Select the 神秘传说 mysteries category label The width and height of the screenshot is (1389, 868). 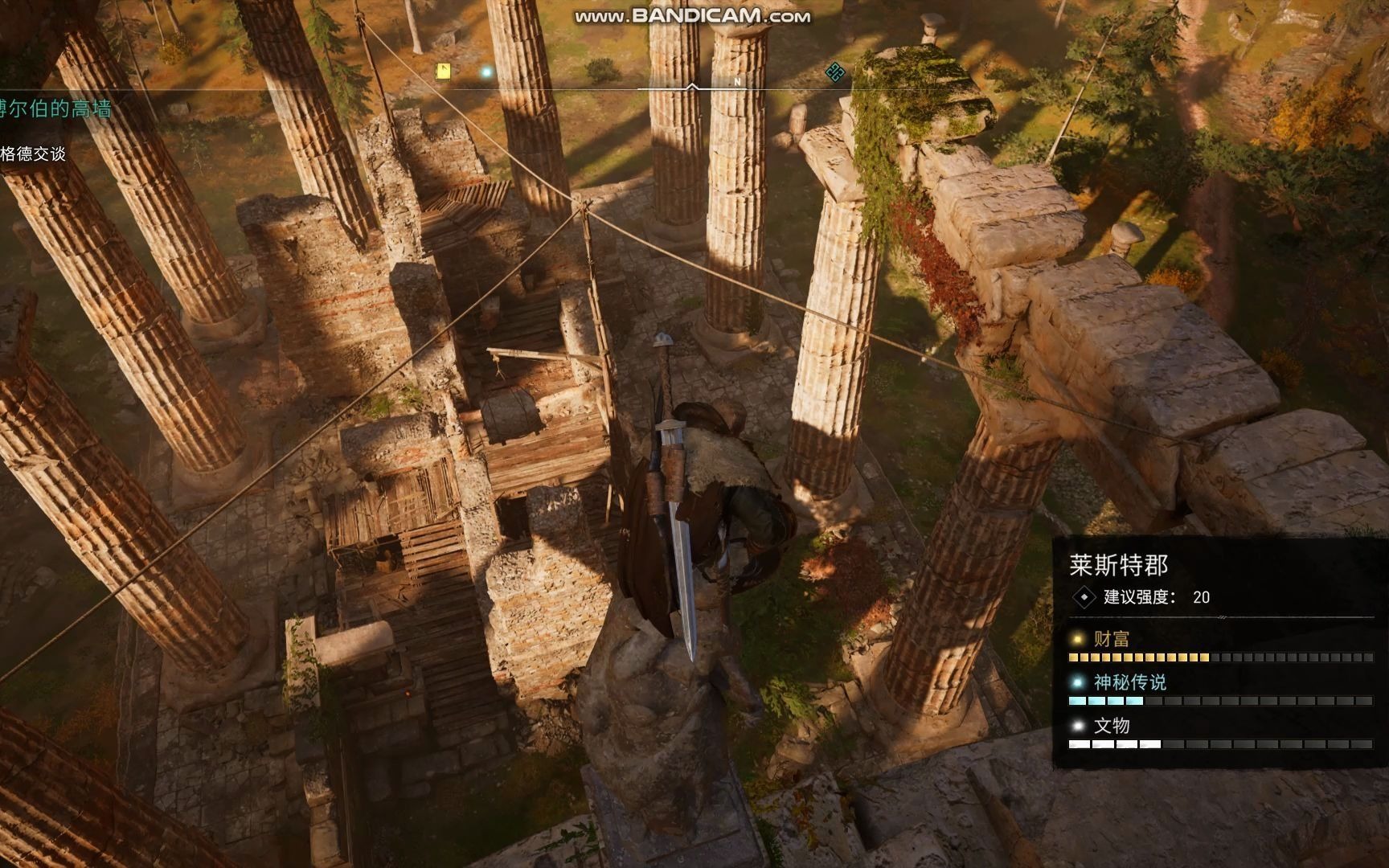(1129, 682)
